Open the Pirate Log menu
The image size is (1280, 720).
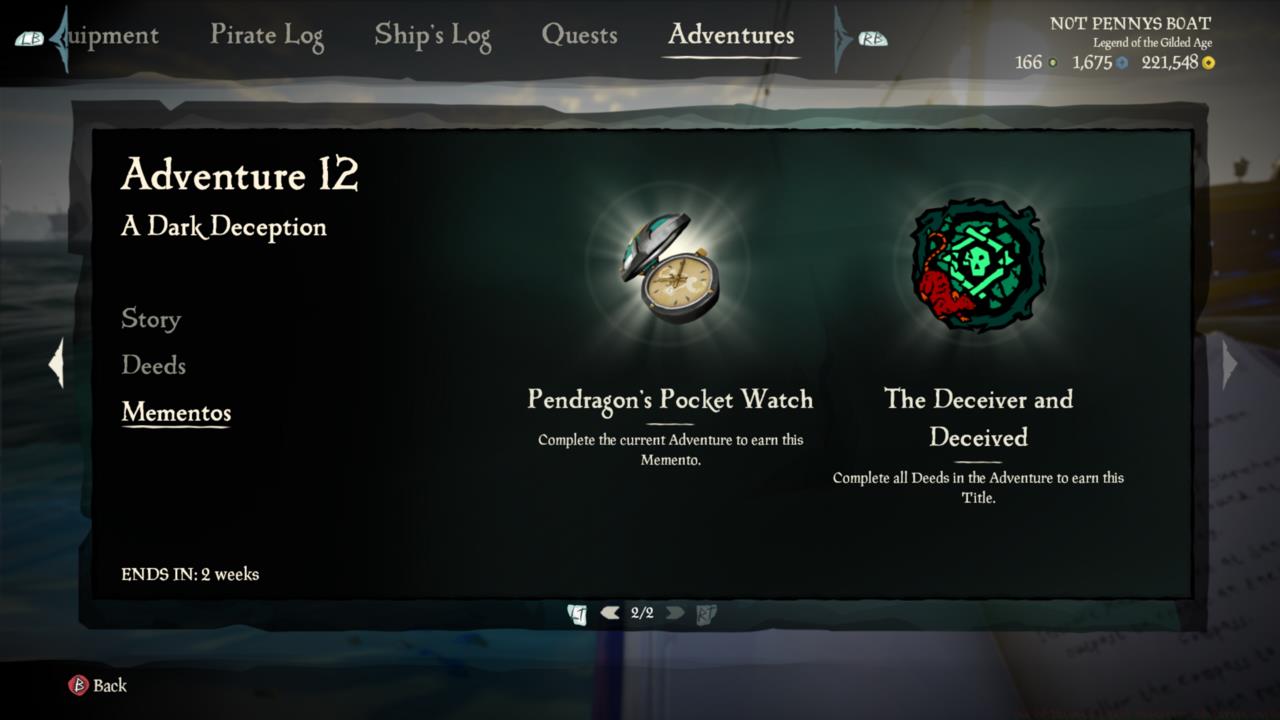pyautogui.click(x=266, y=36)
